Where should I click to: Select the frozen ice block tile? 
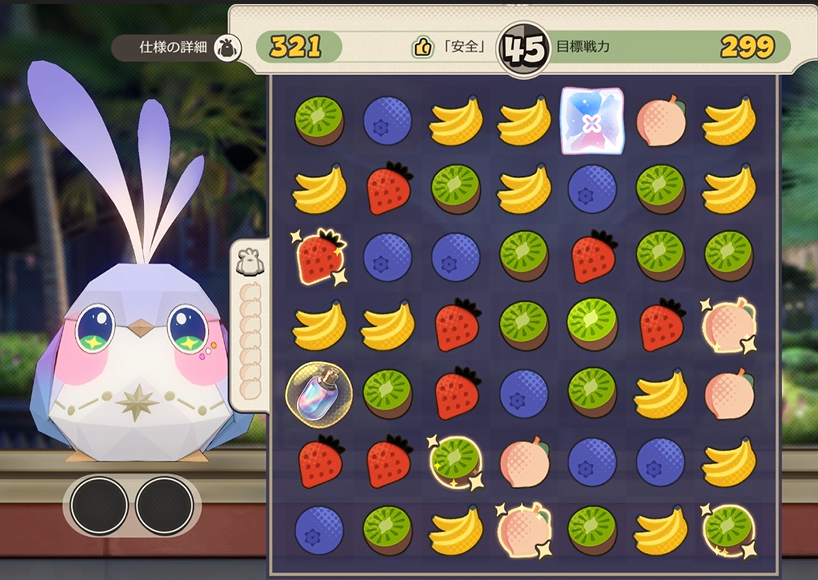point(591,121)
